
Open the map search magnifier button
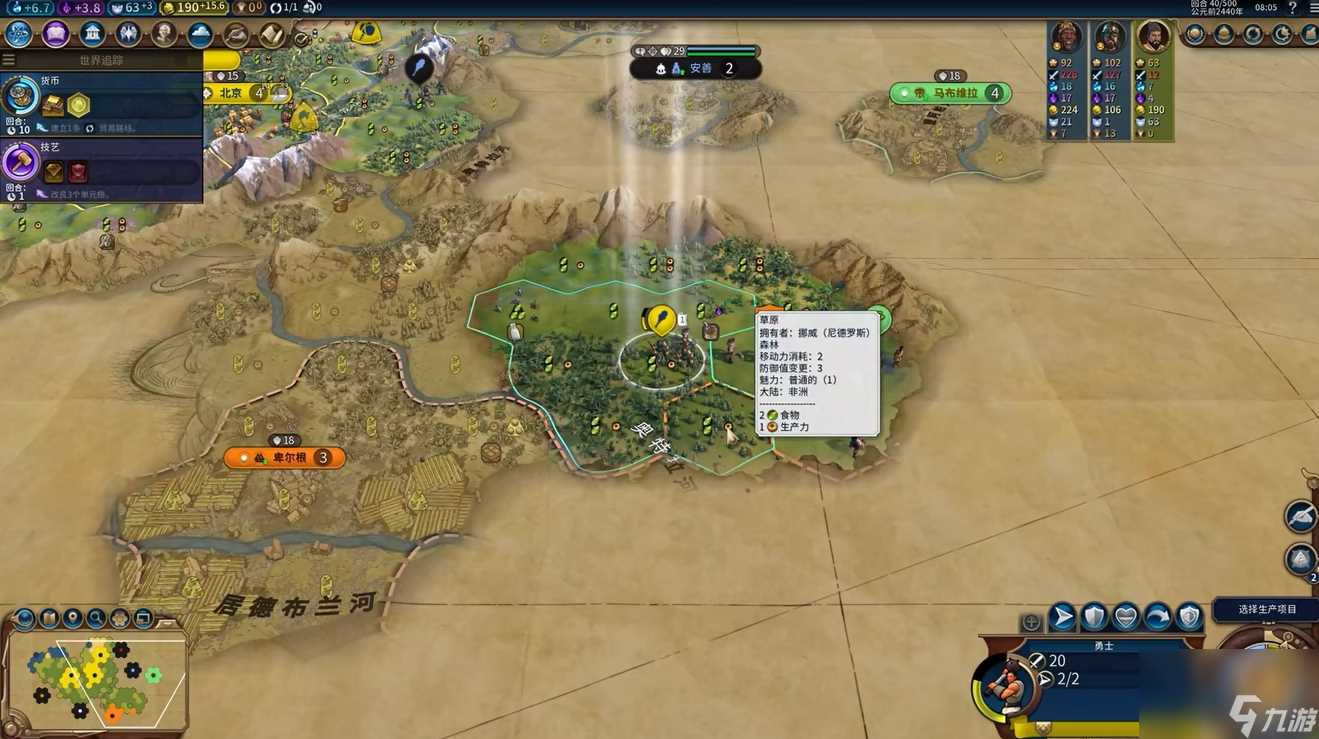click(96, 619)
